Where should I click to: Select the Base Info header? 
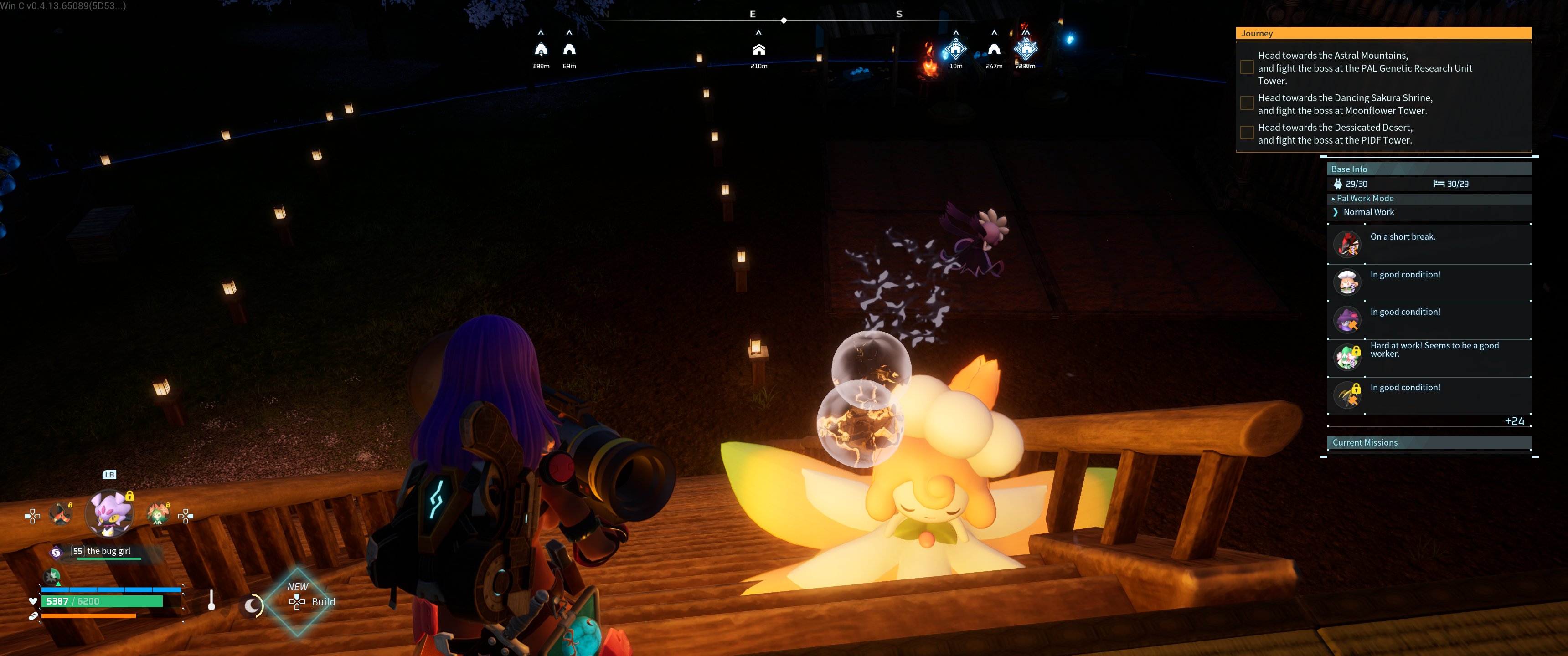click(1428, 169)
